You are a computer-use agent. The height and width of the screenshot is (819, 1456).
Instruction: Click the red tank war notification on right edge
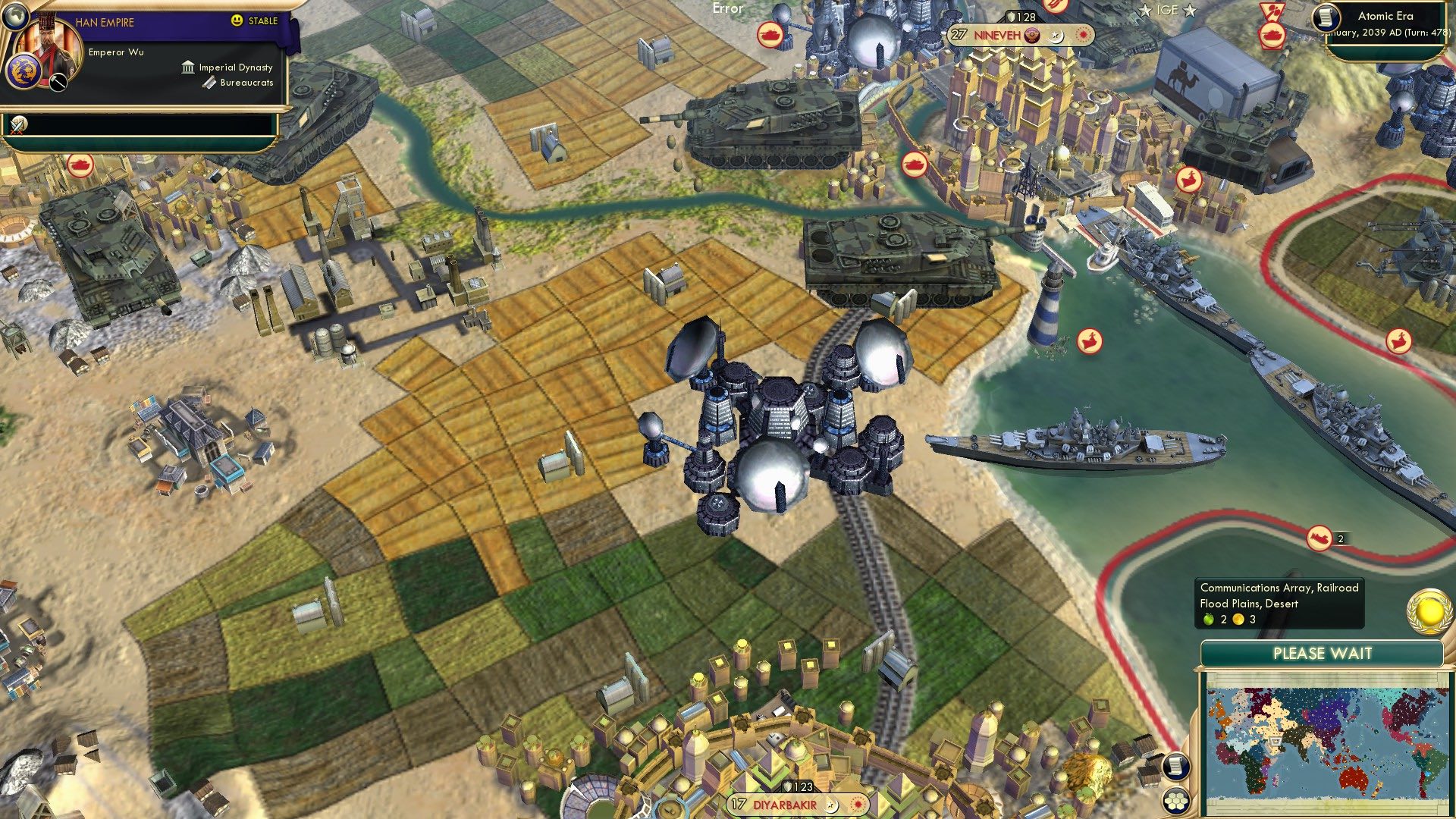point(1272,36)
